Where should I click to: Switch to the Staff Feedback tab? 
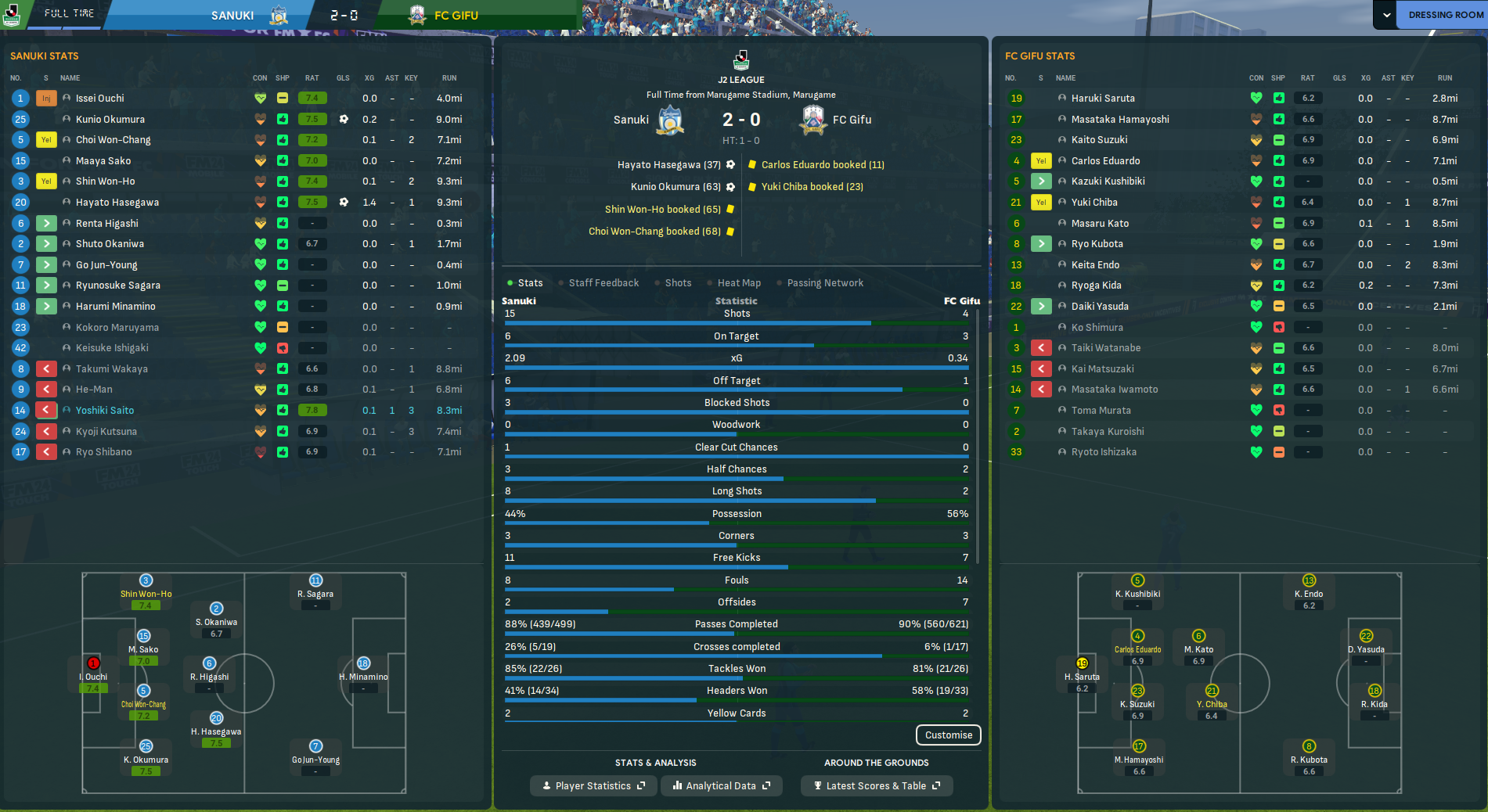point(603,283)
